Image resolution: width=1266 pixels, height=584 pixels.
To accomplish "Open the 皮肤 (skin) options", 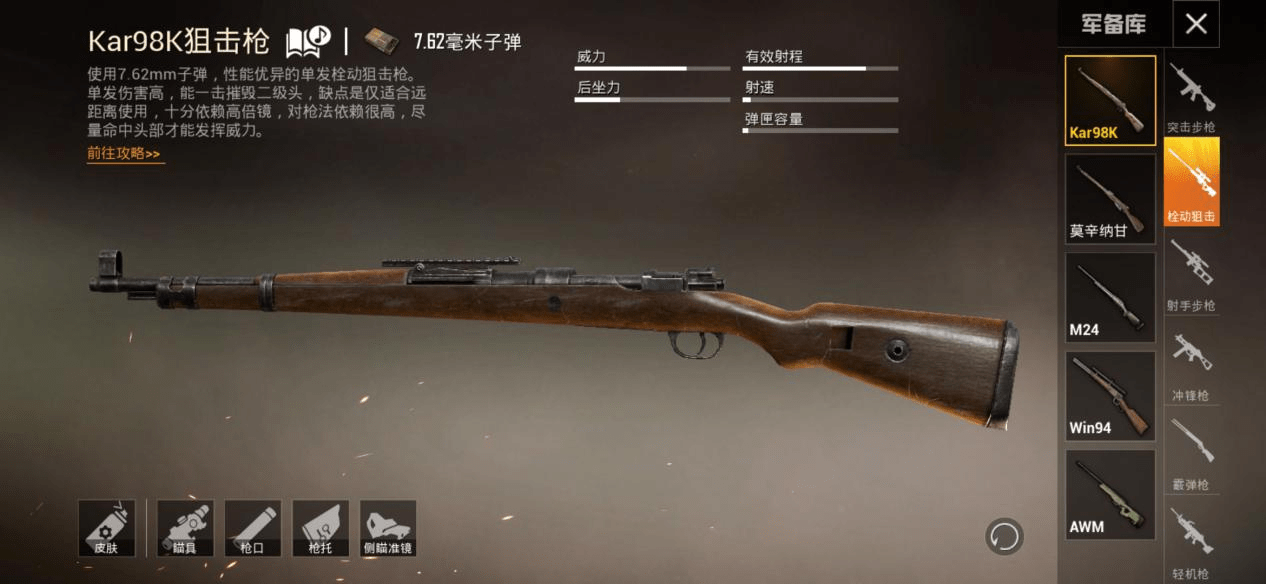I will pyautogui.click(x=106, y=528).
